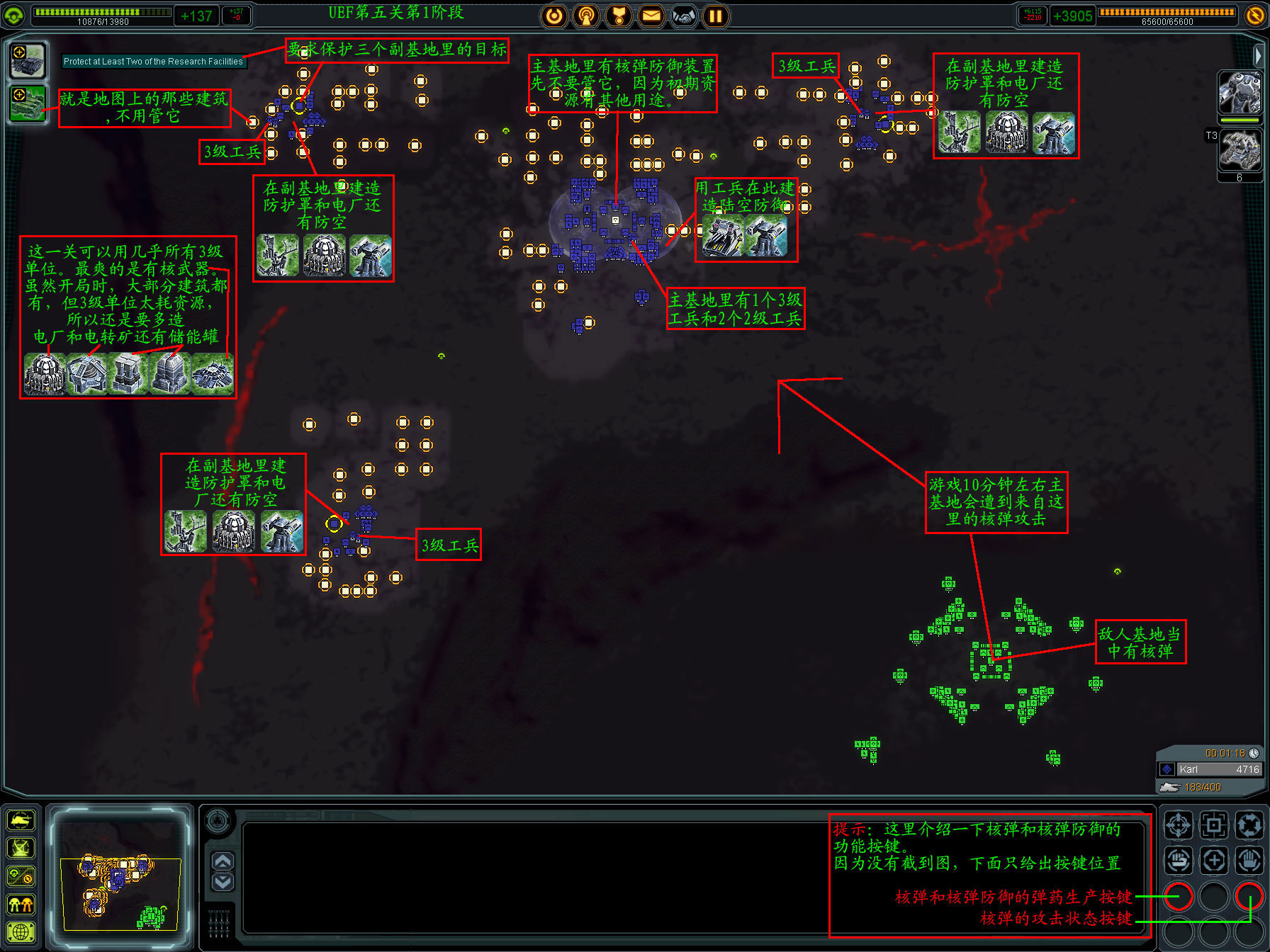Screen dimensions: 1270x952
Task: Open the diplomacy handshake button
Action: click(x=683, y=16)
